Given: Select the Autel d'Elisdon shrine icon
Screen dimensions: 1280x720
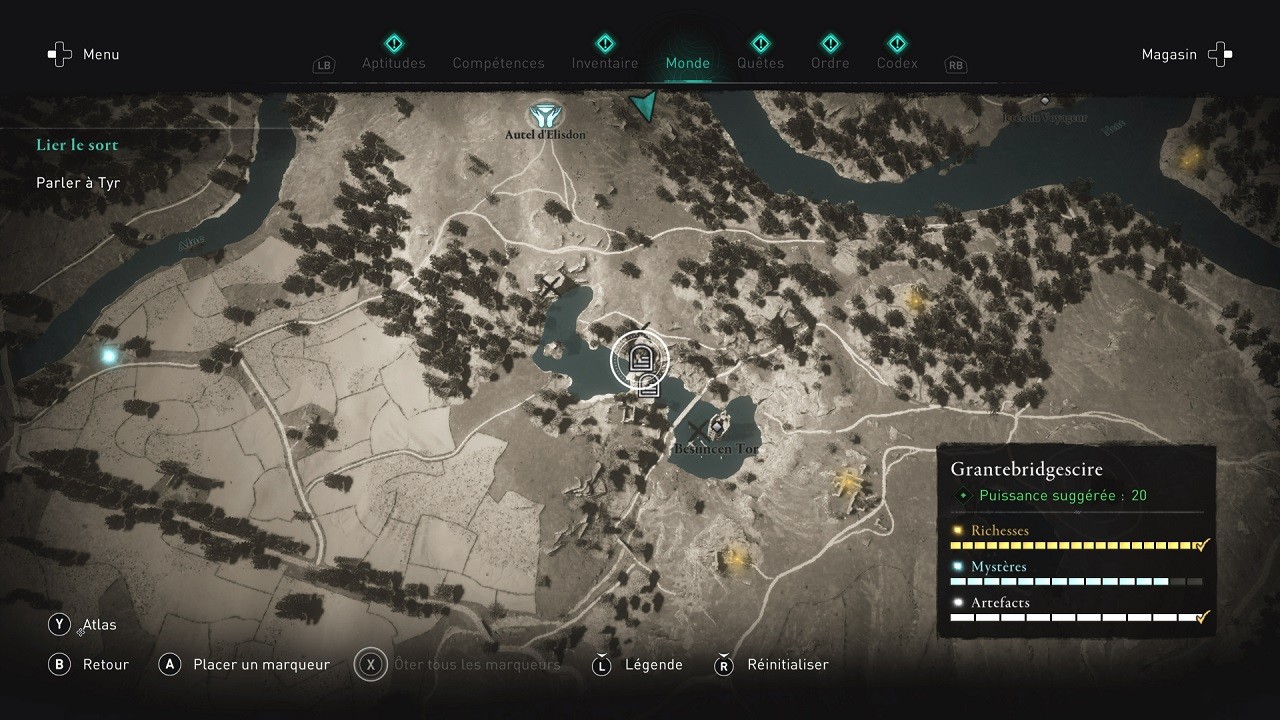Looking at the screenshot, I should pos(547,113).
